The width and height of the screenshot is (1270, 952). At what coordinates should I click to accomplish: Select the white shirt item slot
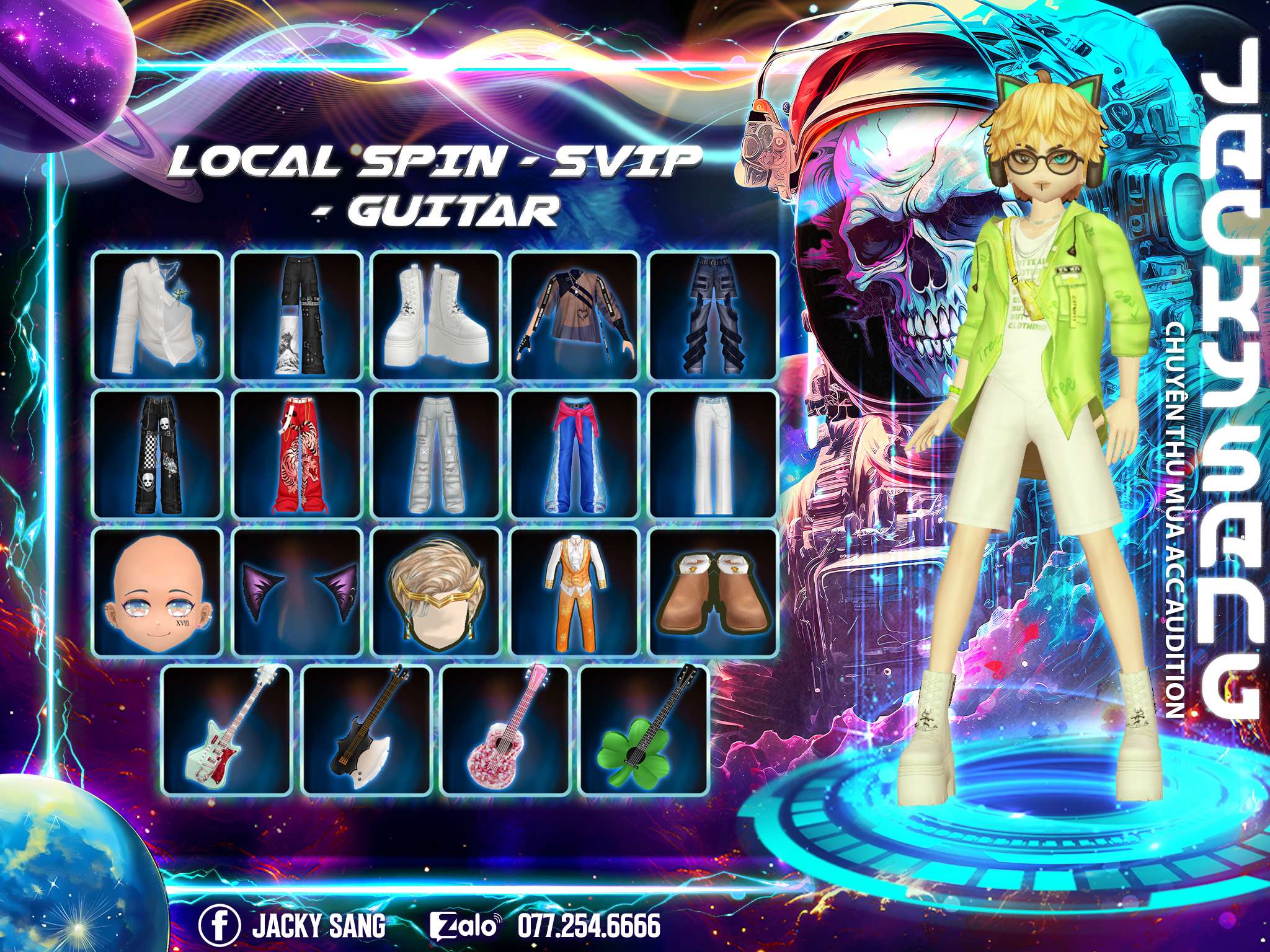(x=158, y=315)
